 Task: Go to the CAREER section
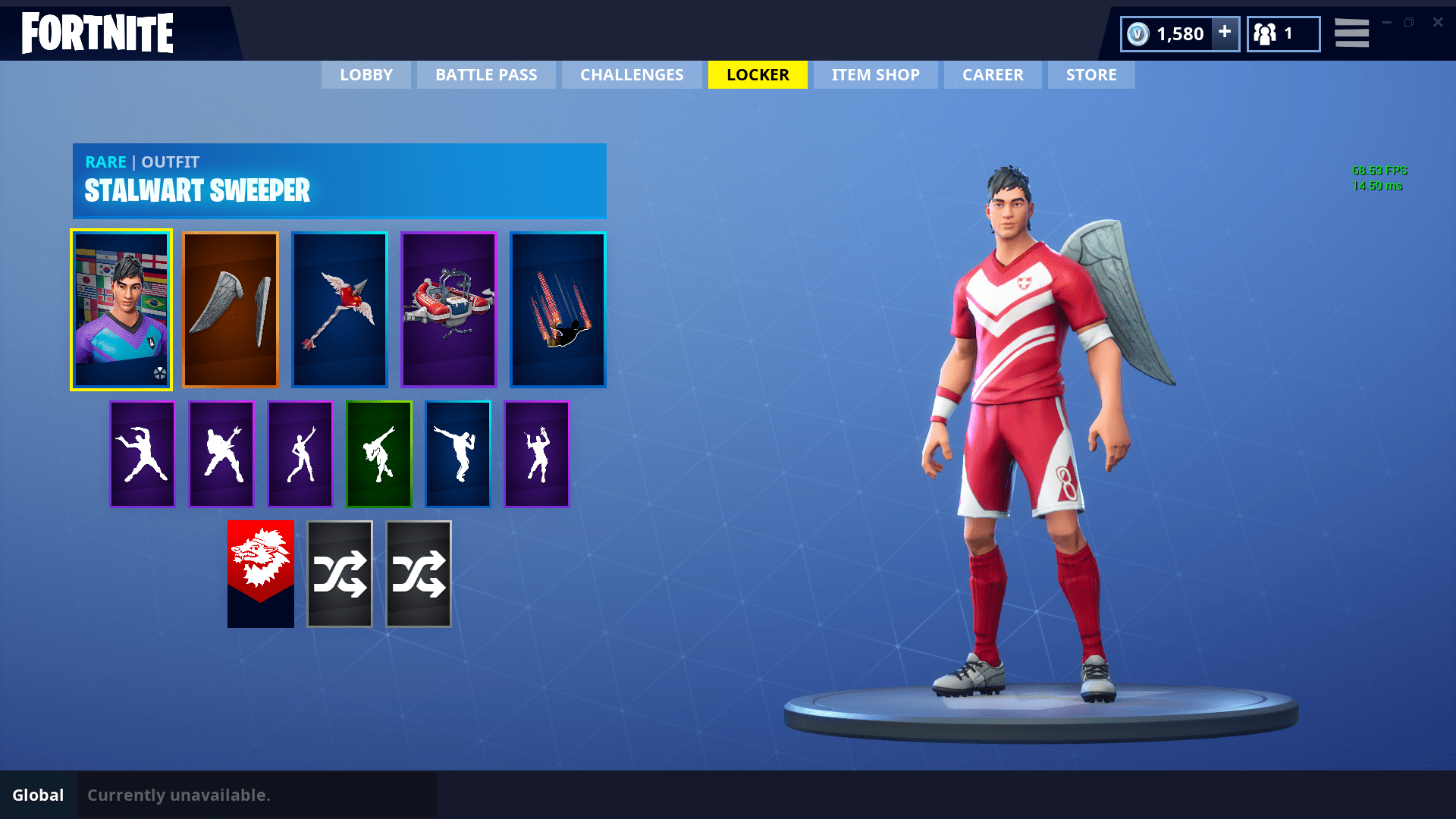pyautogui.click(x=993, y=74)
